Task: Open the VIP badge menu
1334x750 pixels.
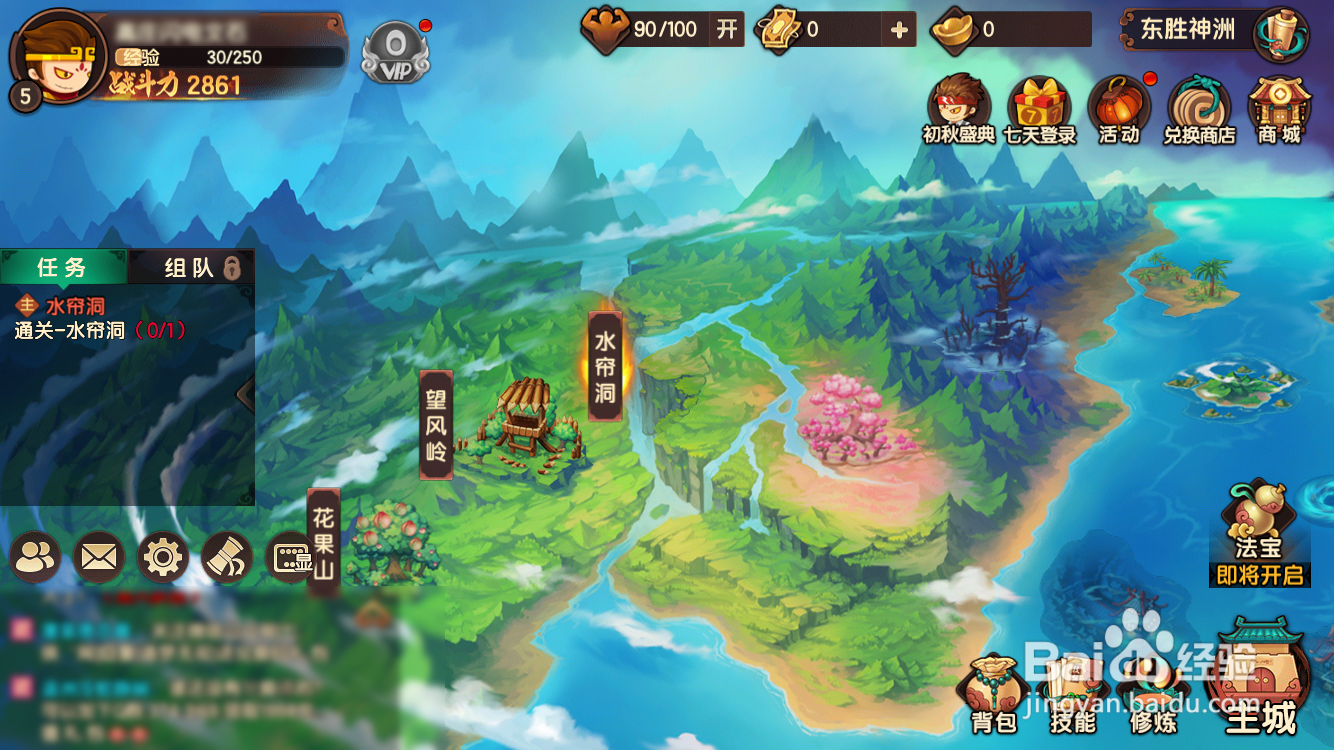Action: [395, 52]
